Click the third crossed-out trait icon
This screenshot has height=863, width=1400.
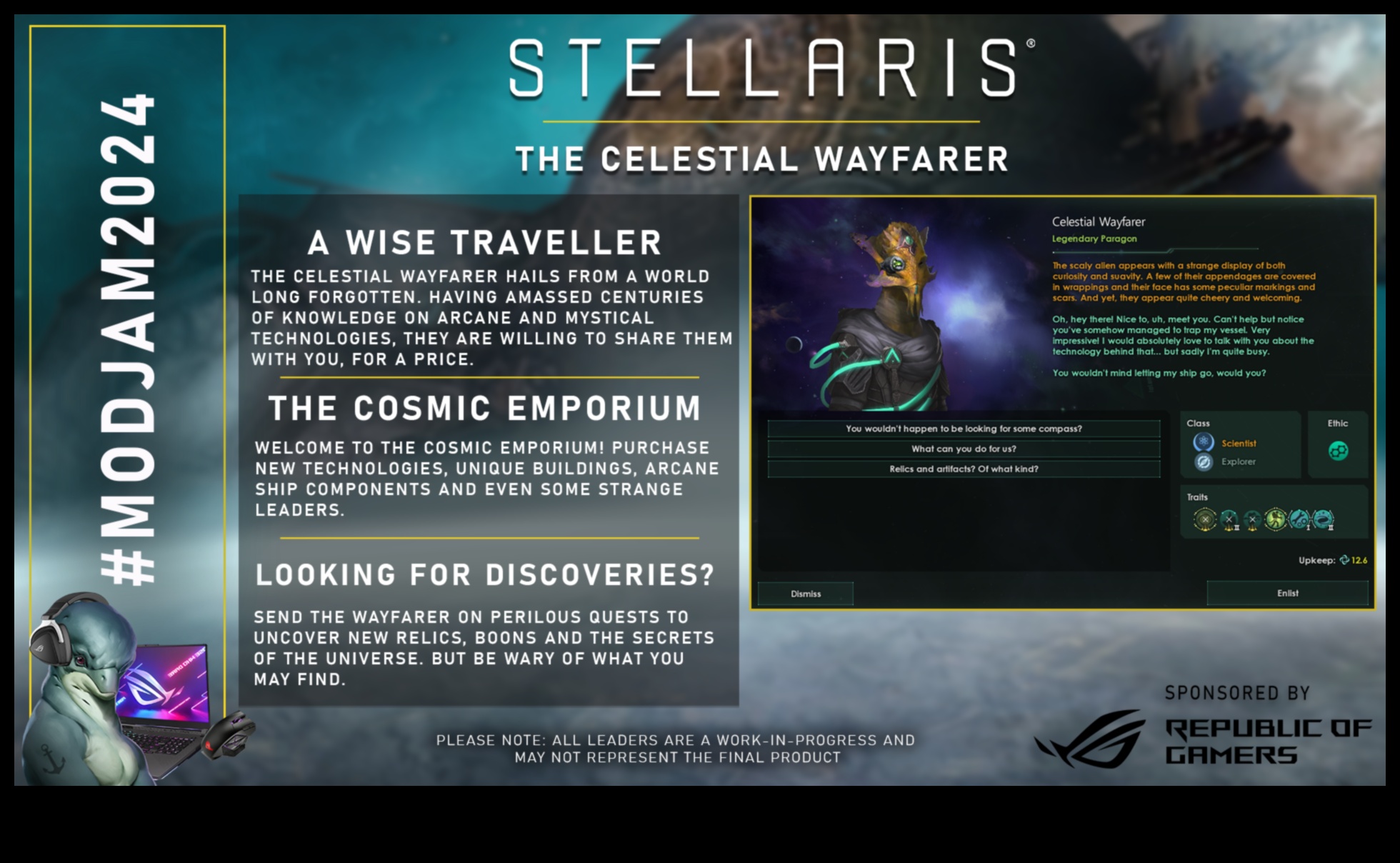tap(1252, 519)
